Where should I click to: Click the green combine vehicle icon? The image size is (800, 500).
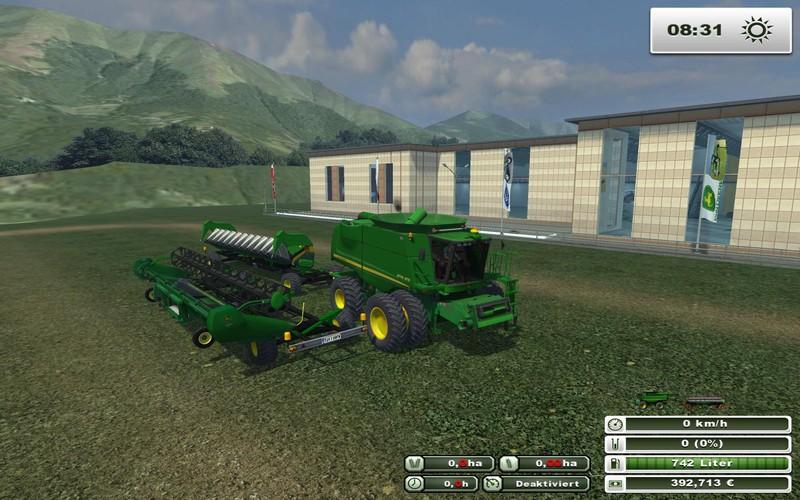(x=654, y=398)
